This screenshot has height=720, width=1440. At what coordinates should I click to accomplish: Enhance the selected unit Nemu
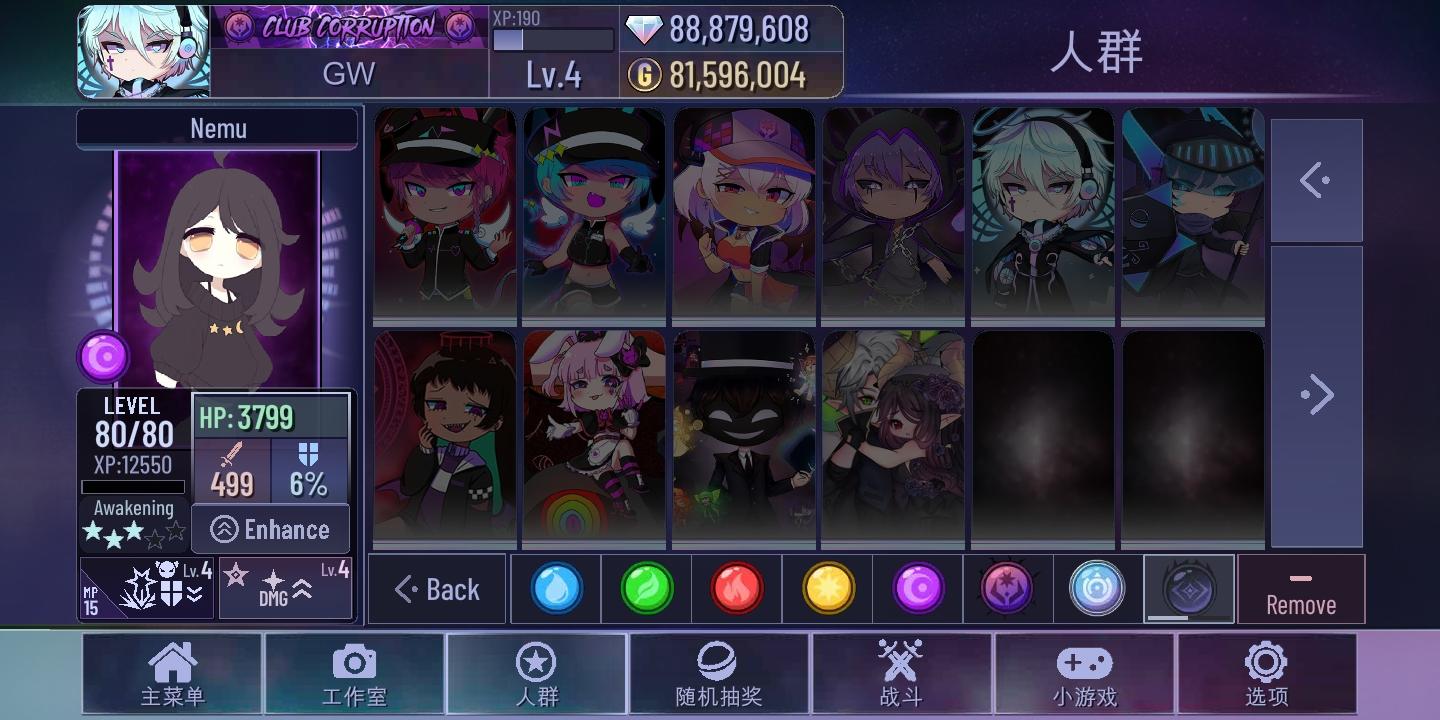271,529
